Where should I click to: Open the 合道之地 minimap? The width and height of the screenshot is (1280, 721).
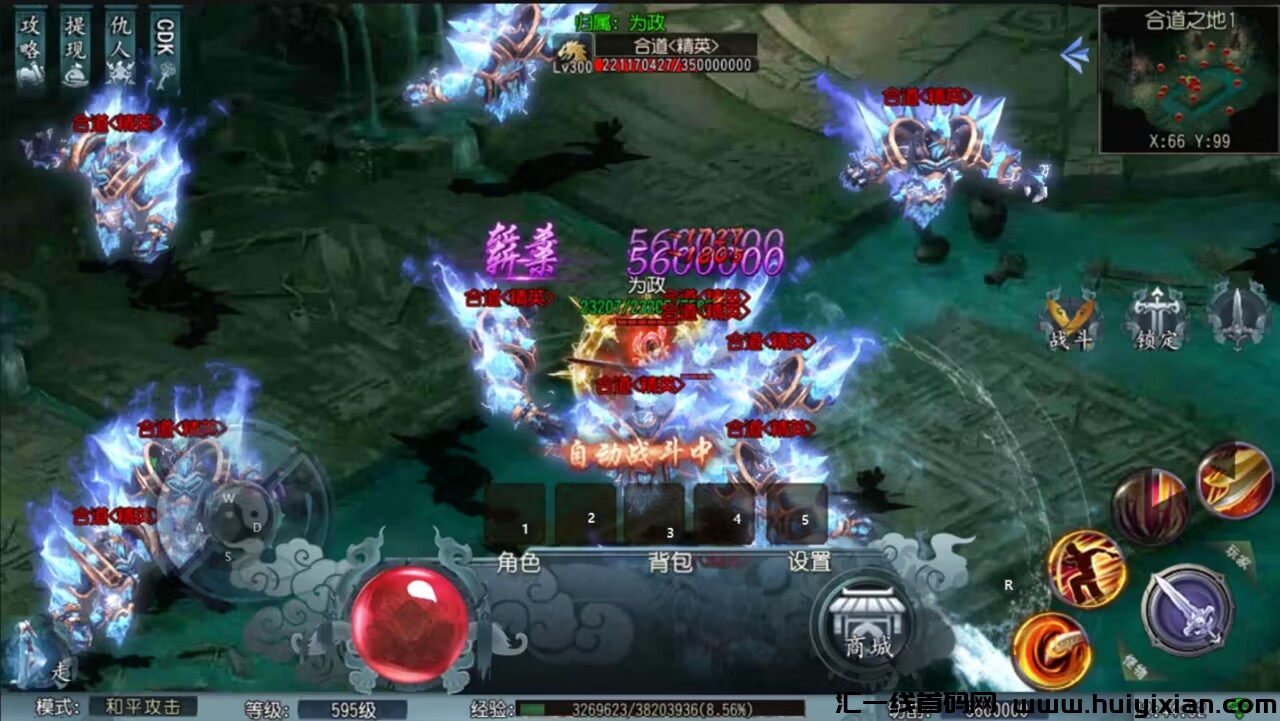pos(1176,80)
